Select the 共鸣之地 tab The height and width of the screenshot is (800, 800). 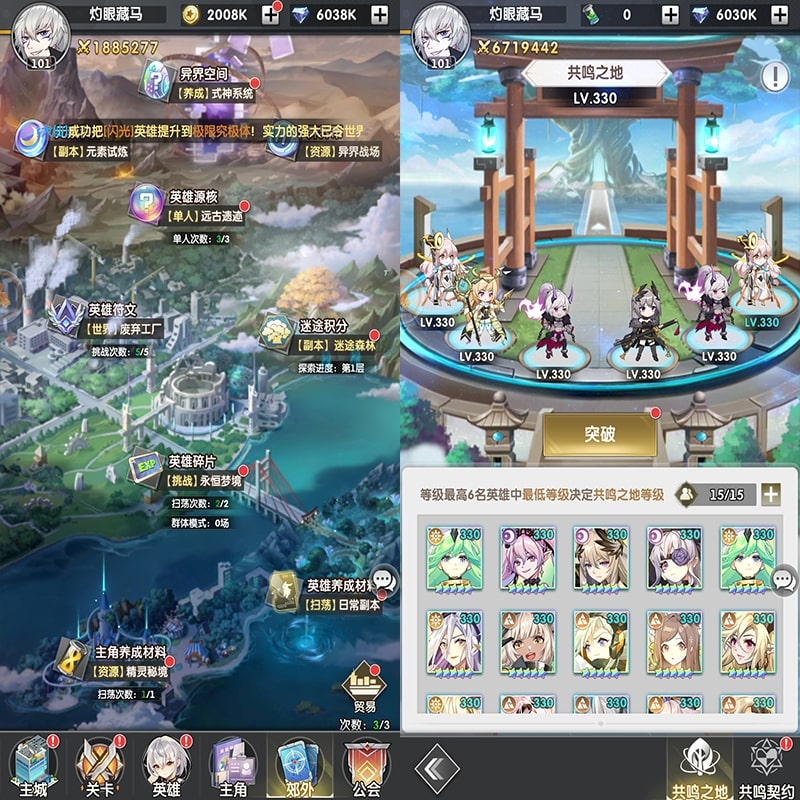699,767
